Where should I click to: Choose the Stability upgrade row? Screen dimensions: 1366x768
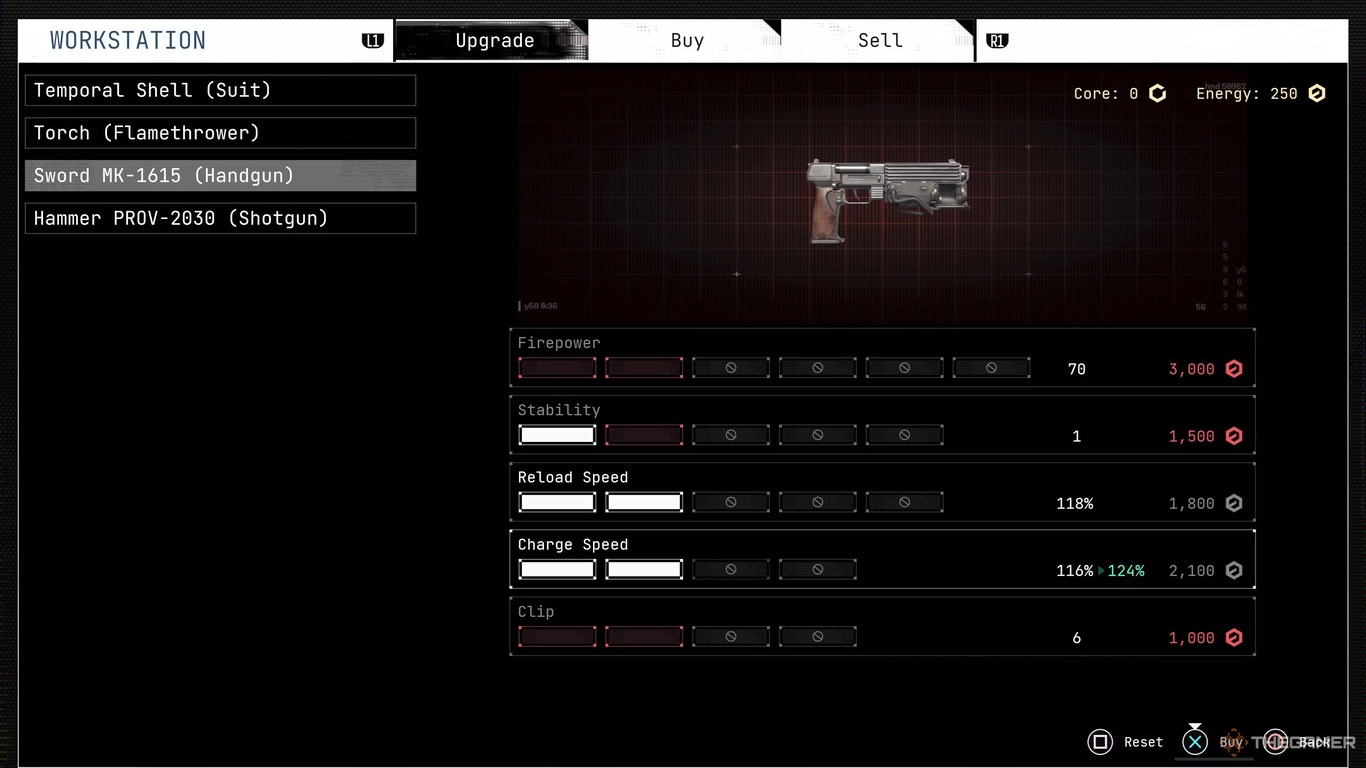pos(882,424)
